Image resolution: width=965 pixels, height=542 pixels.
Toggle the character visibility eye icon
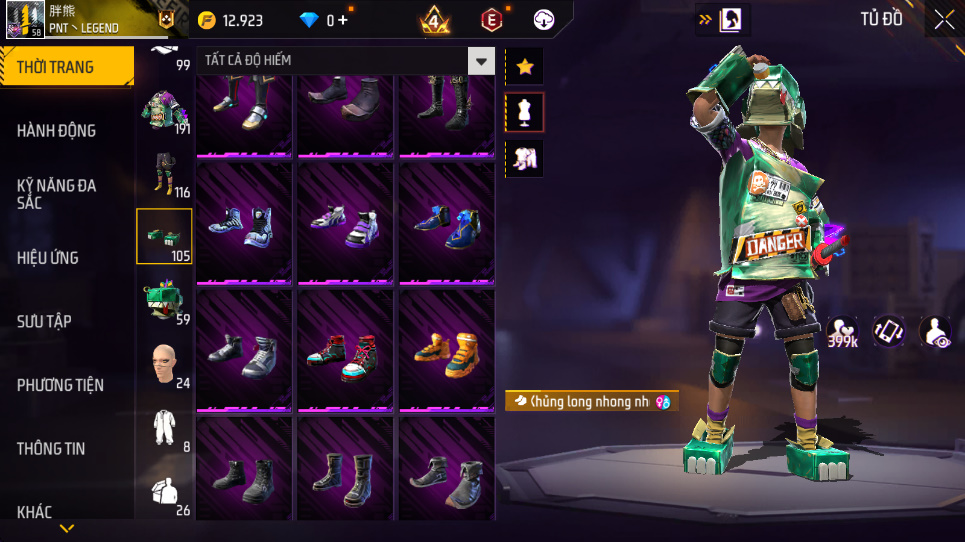tap(936, 332)
